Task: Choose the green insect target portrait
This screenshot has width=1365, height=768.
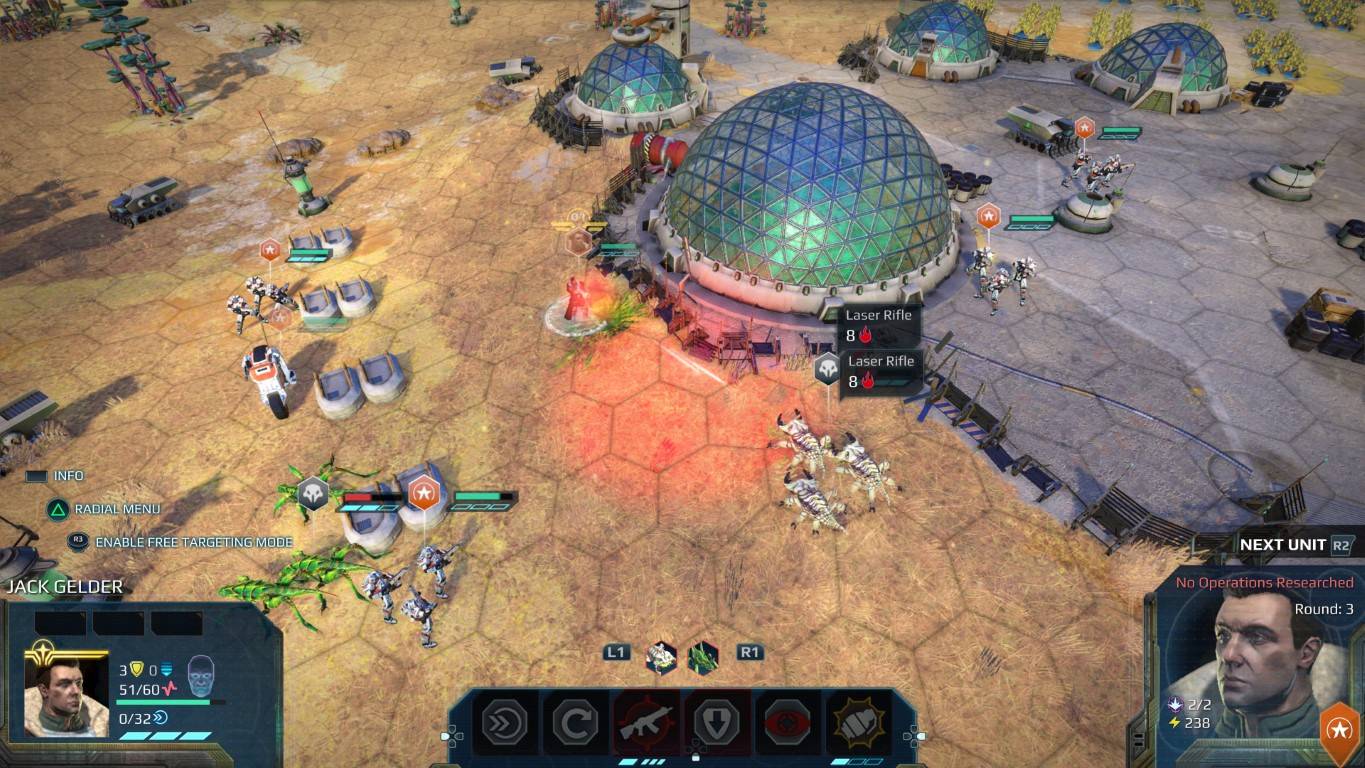Action: tap(703, 657)
